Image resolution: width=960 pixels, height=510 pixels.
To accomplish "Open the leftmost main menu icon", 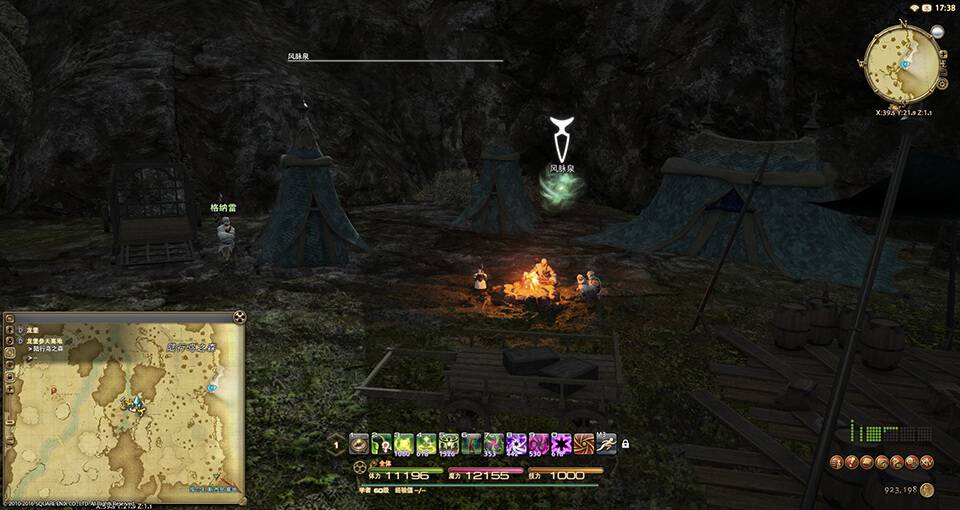I will [837, 461].
